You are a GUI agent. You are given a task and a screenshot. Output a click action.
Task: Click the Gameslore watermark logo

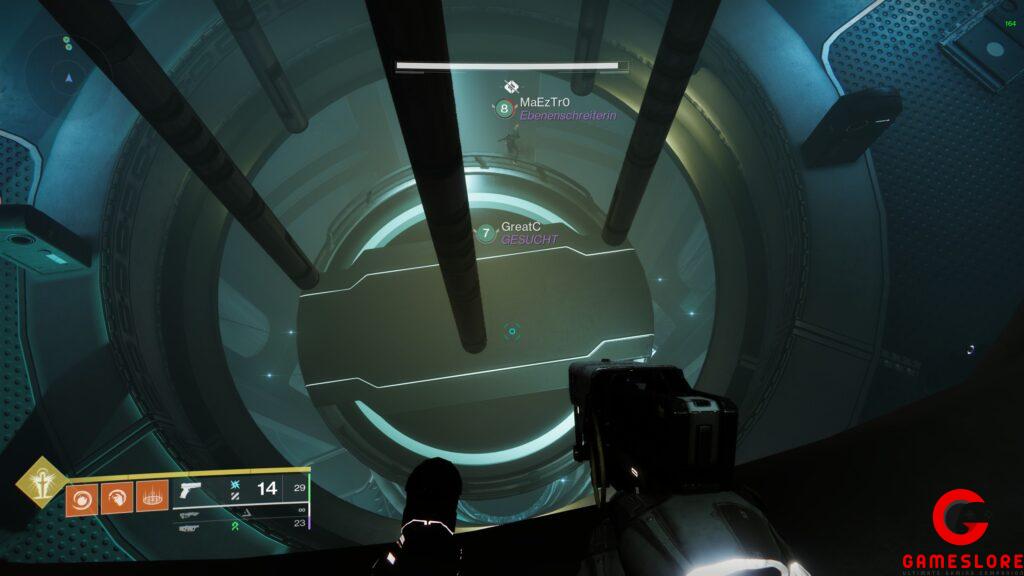point(961,530)
